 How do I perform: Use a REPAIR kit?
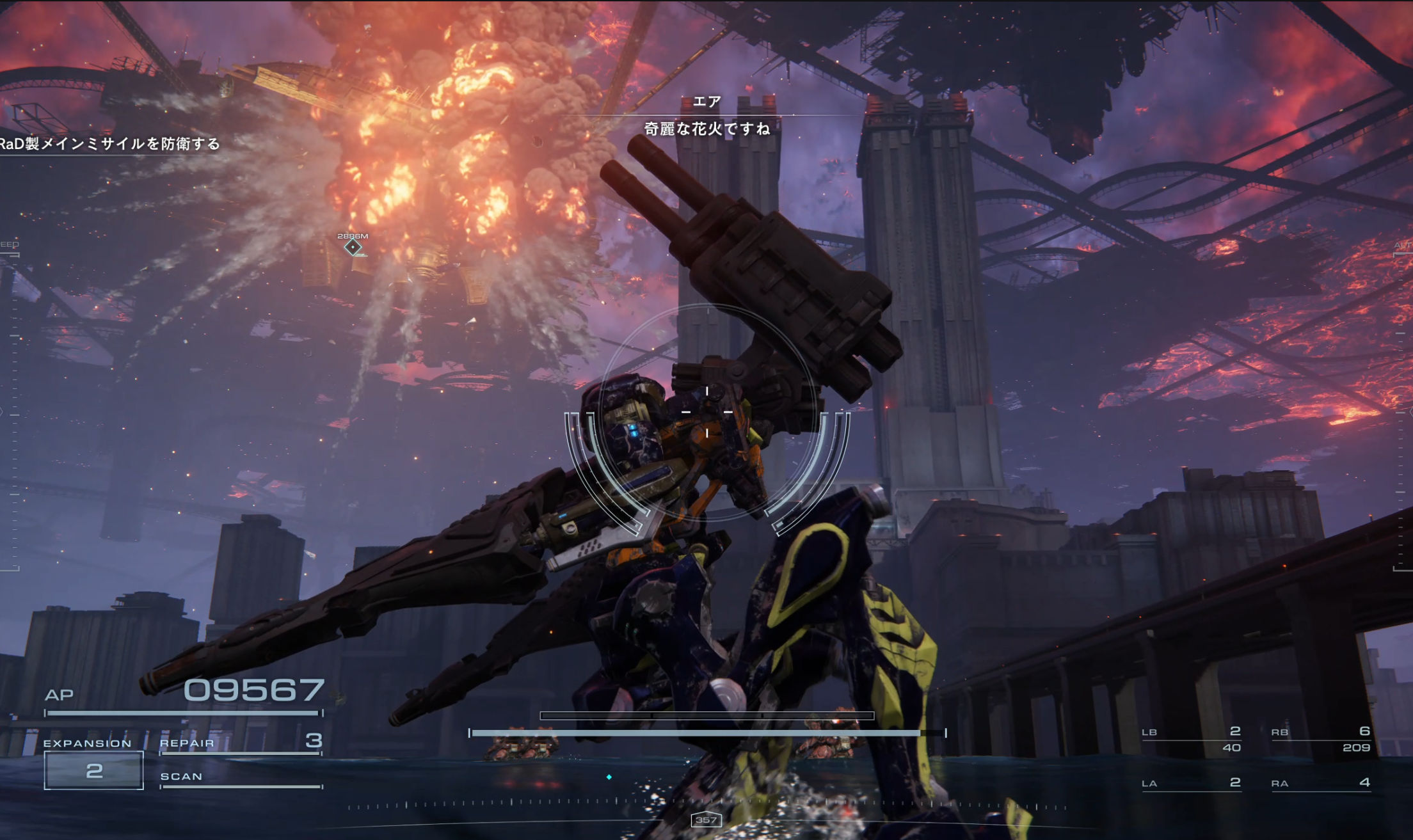pyautogui.click(x=241, y=742)
